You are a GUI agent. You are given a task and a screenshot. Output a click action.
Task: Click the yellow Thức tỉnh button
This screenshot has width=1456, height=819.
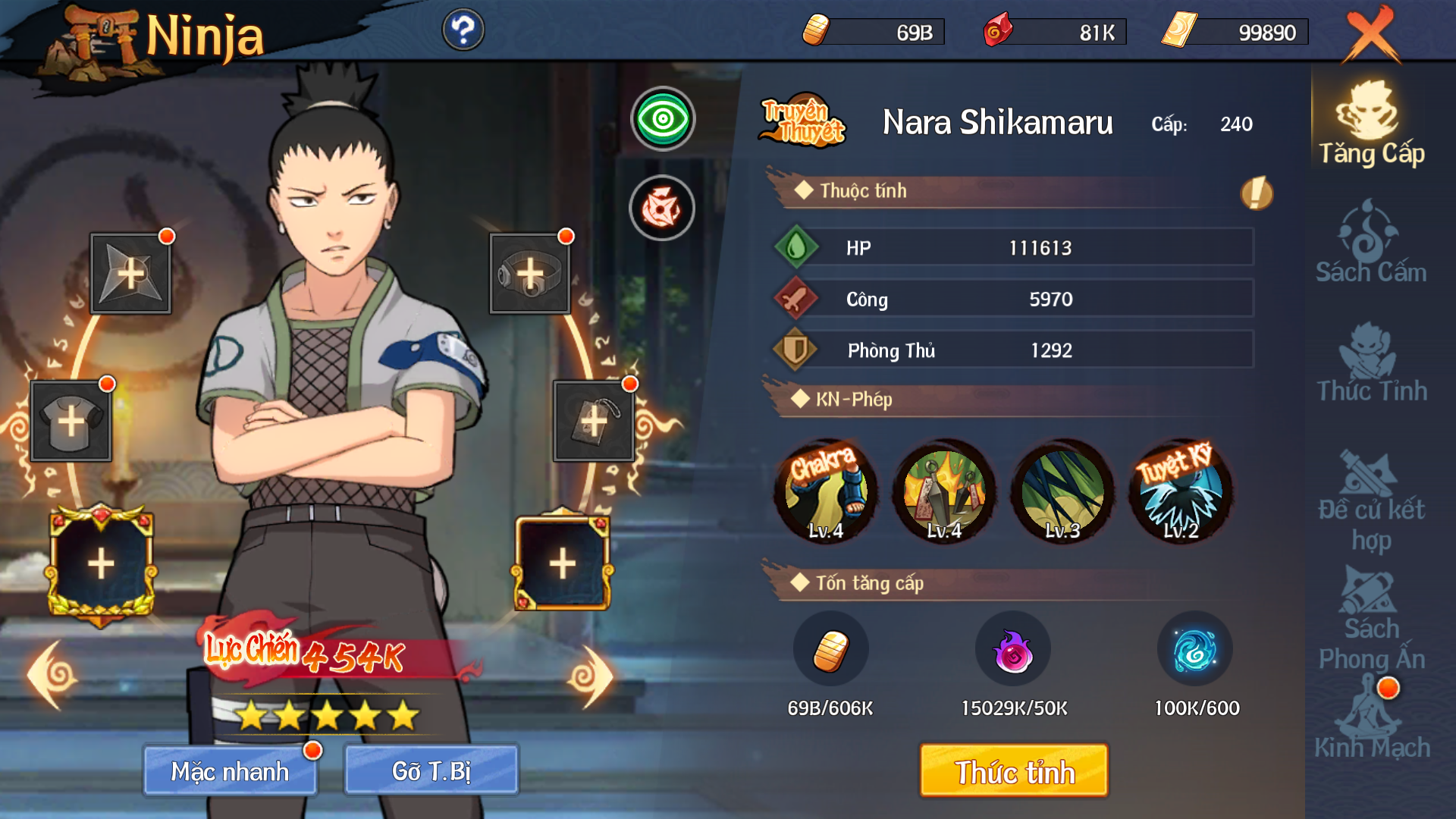coord(1014,770)
